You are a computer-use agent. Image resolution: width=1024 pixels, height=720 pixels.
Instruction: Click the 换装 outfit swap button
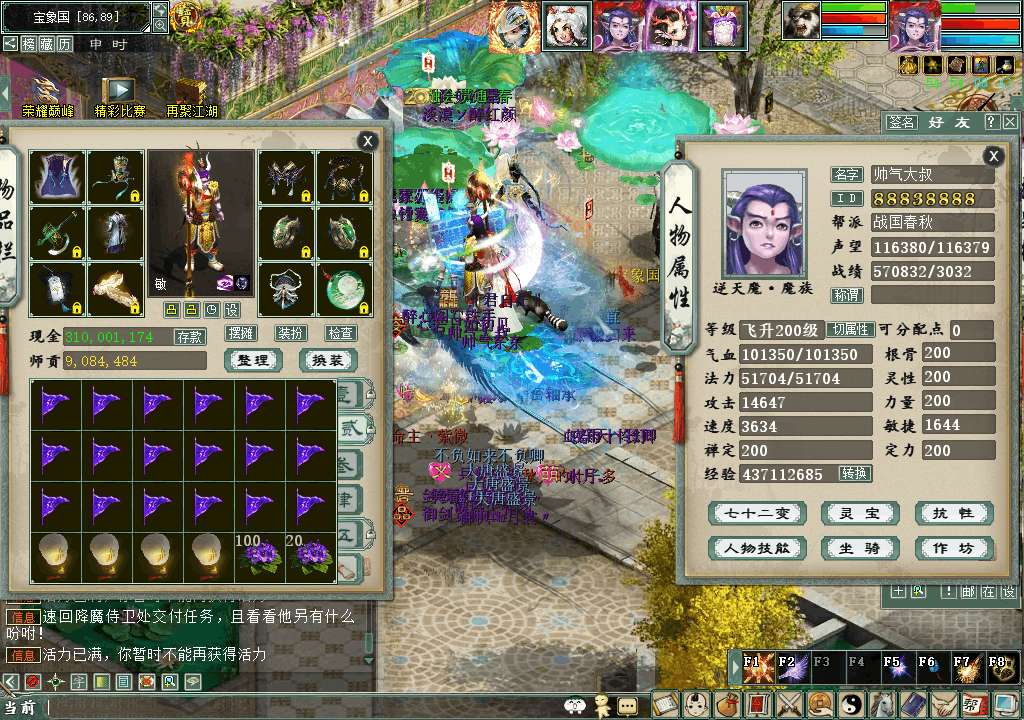click(327, 360)
